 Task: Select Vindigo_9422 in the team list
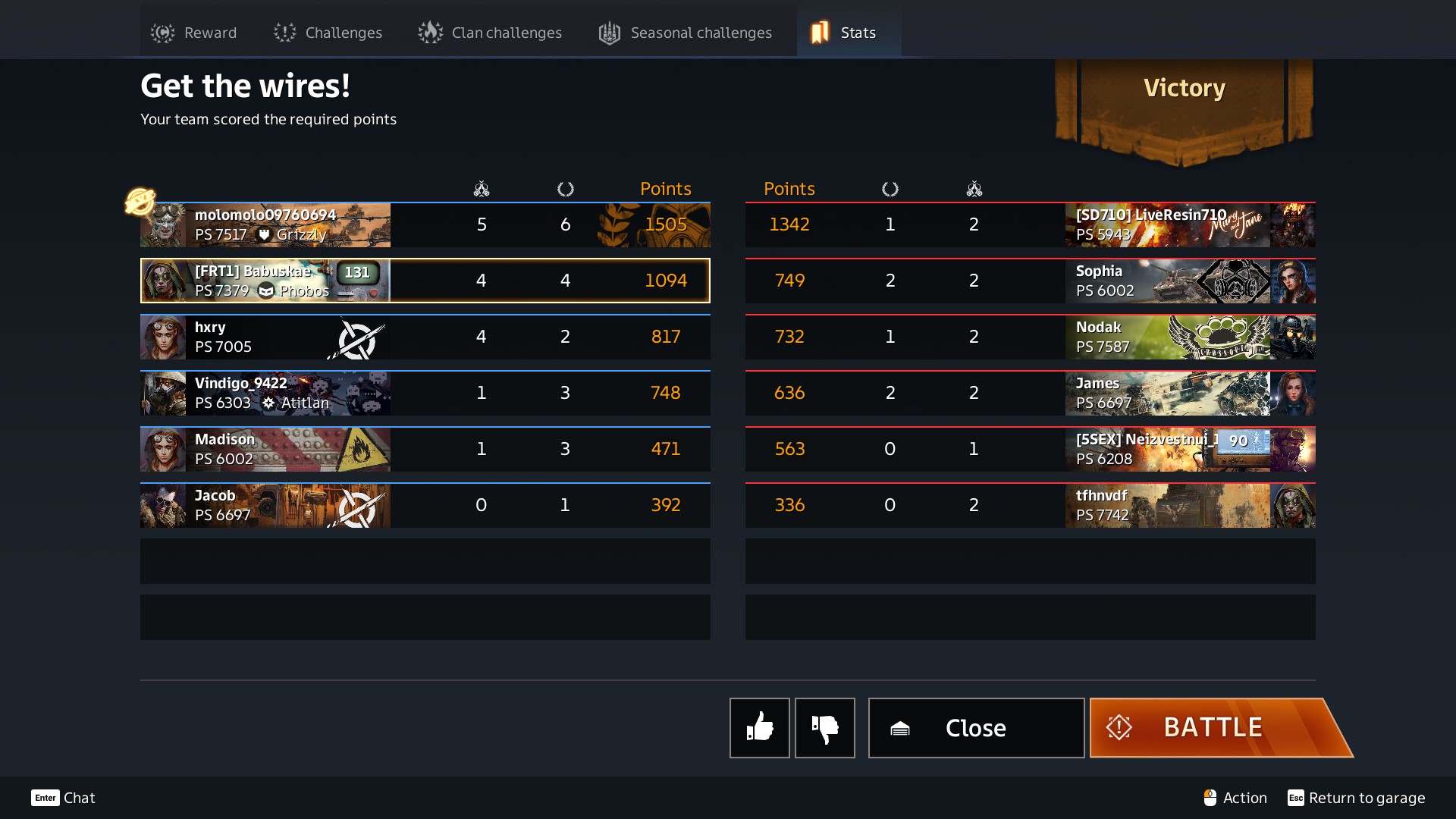[425, 394]
